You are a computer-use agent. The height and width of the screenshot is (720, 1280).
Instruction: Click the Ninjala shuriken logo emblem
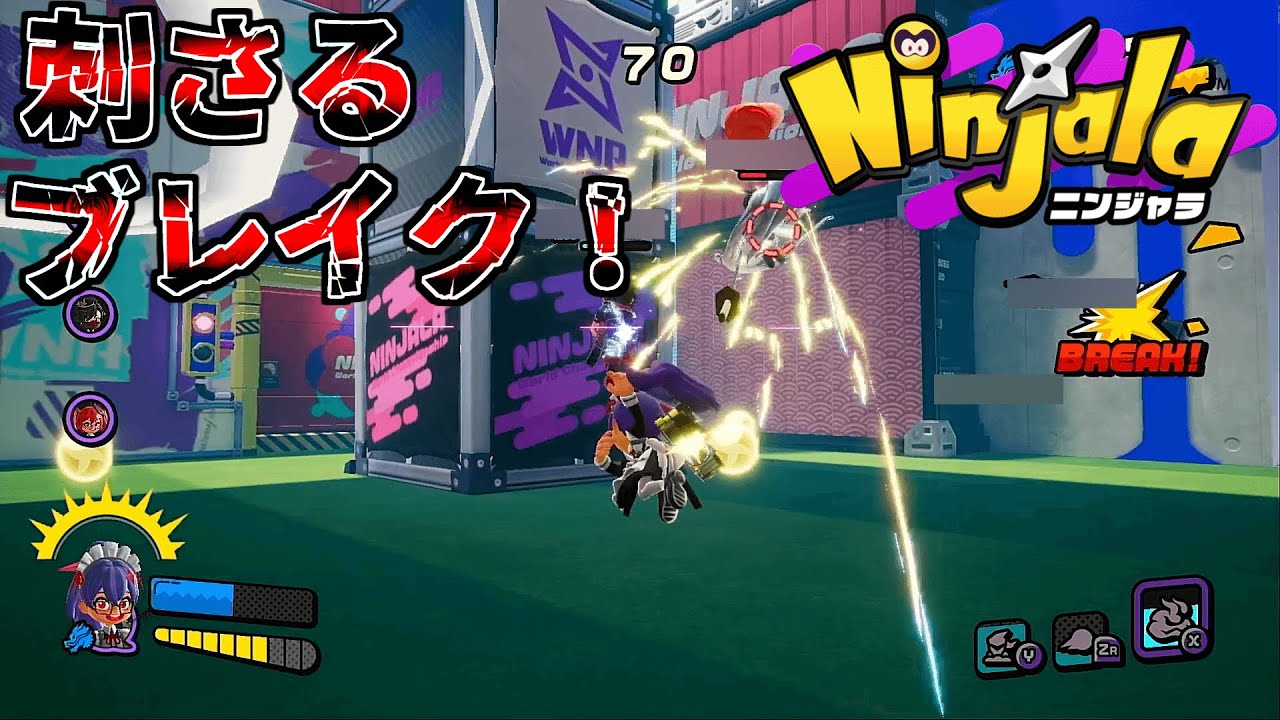tap(1043, 69)
